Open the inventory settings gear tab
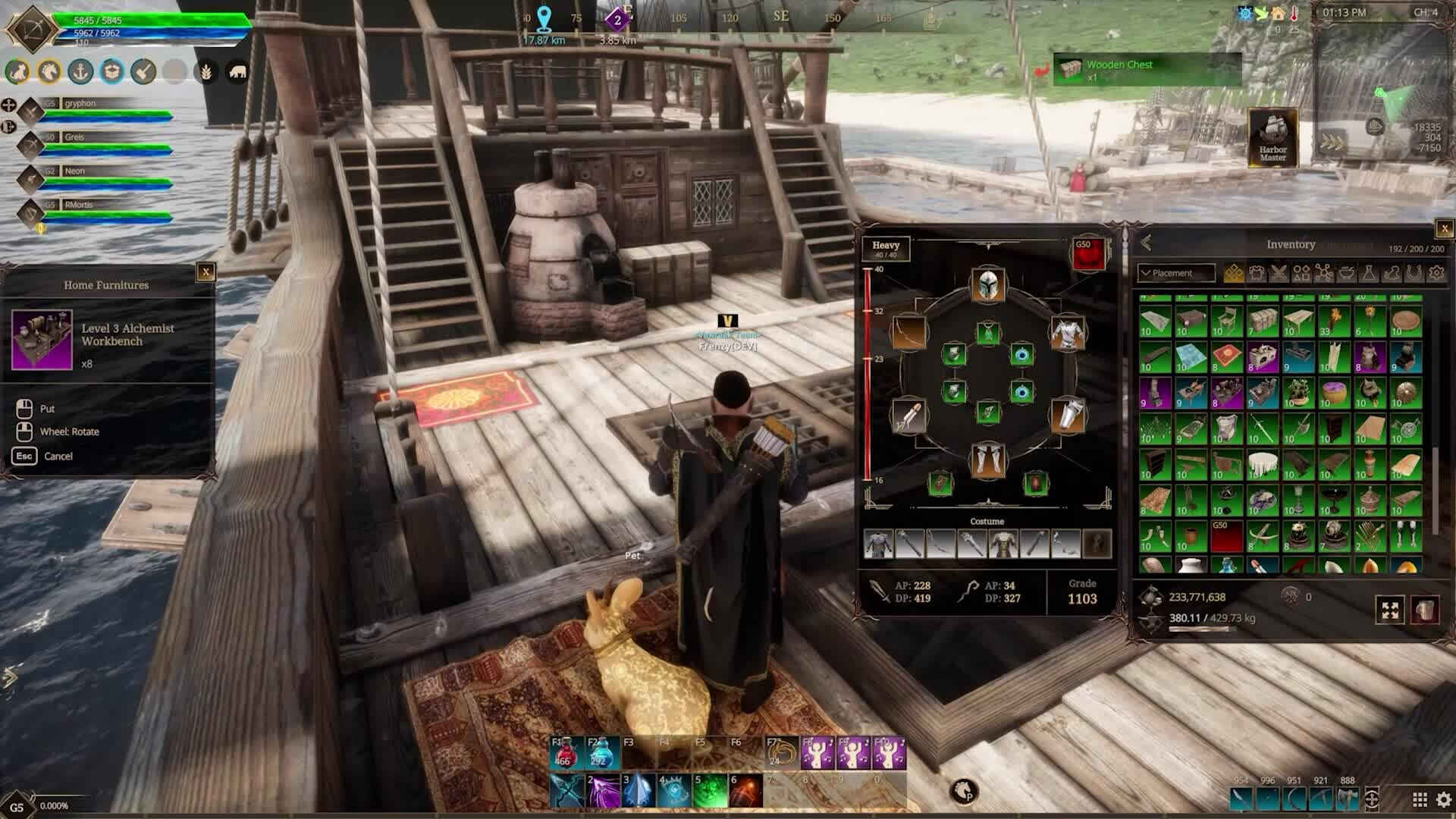Screen dimensions: 1456x819 [x=1436, y=273]
